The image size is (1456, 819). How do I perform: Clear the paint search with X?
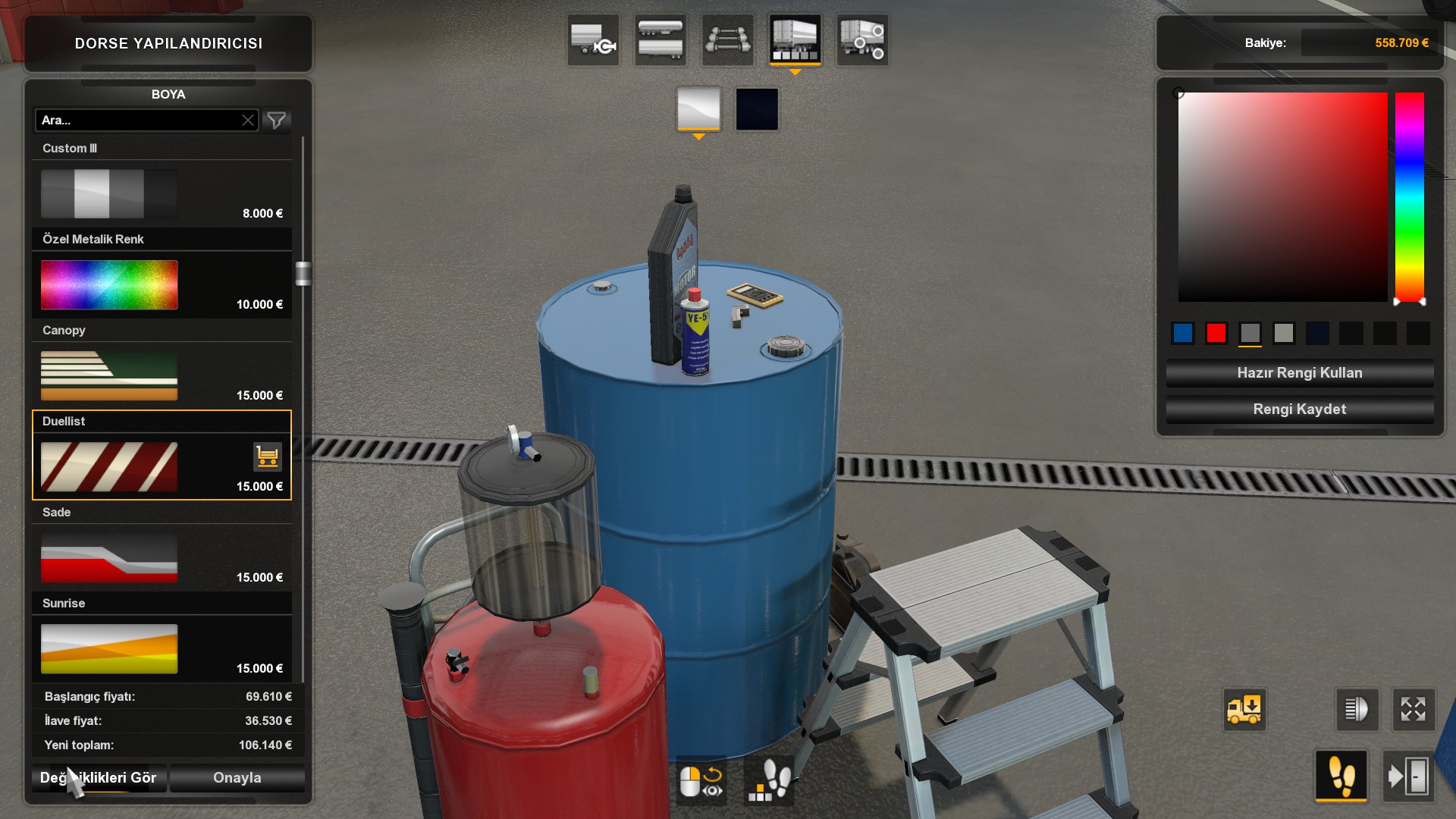click(248, 120)
